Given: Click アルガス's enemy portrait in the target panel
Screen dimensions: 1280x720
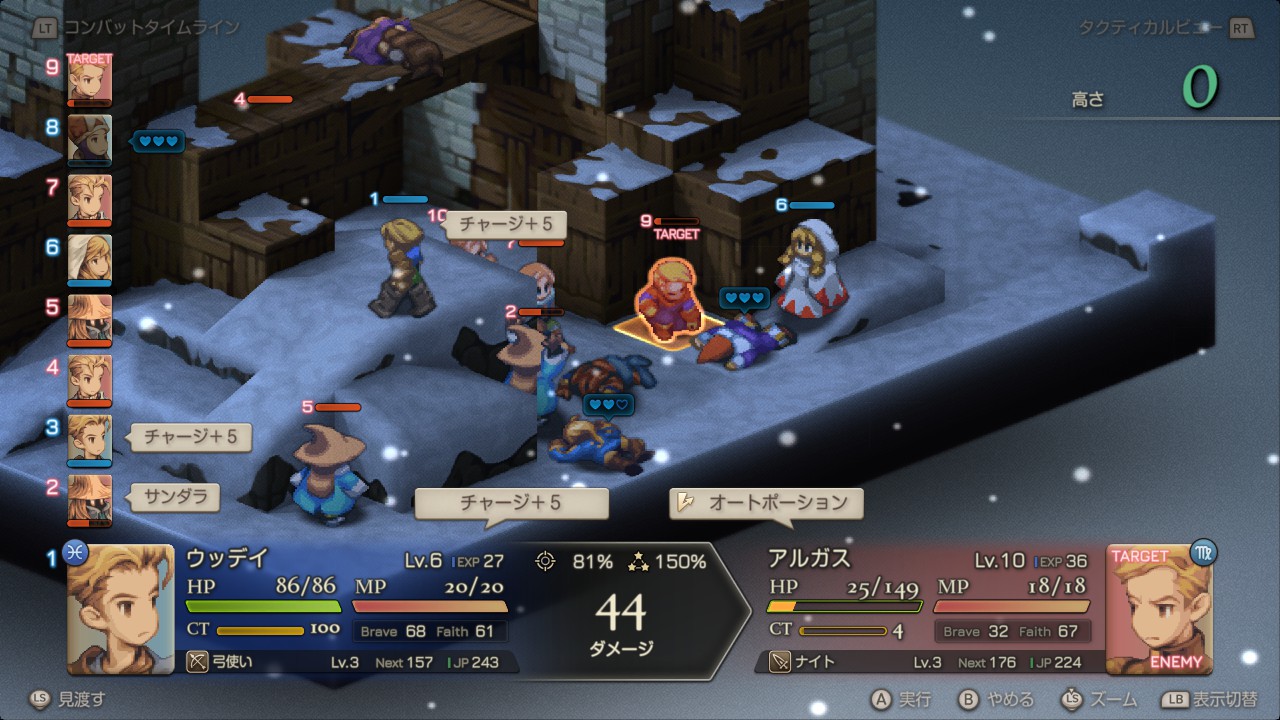Looking at the screenshot, I should tap(1158, 608).
